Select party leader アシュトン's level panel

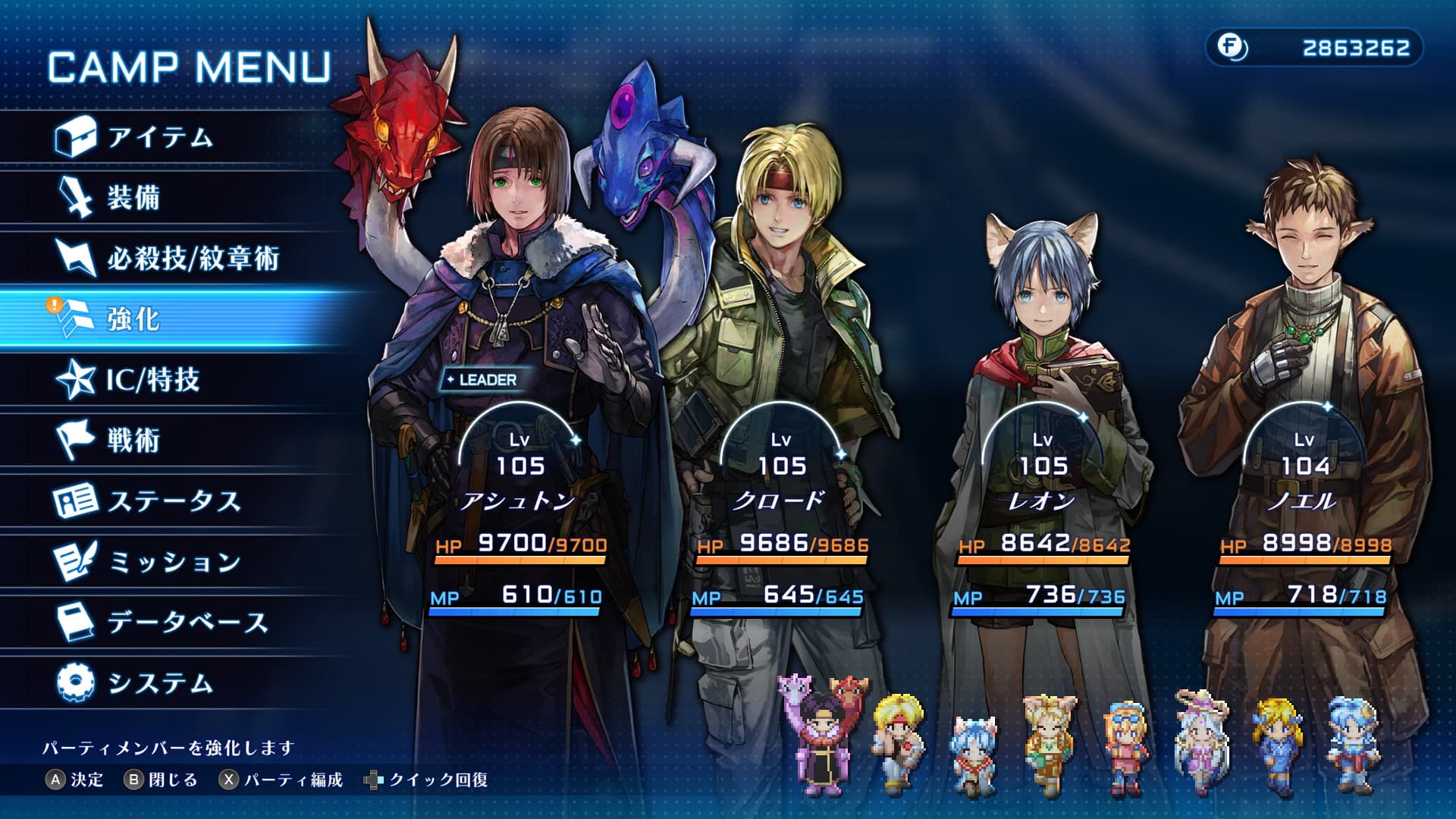[519, 455]
